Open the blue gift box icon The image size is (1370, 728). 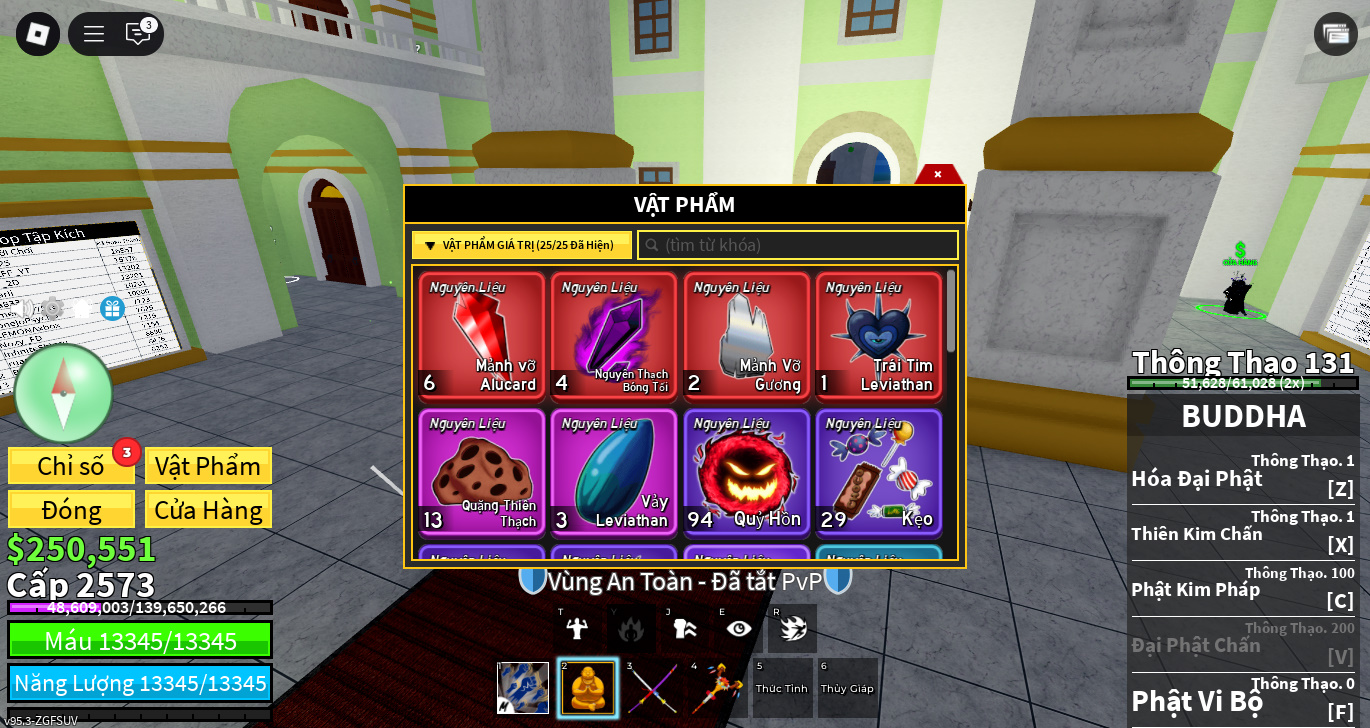click(112, 308)
